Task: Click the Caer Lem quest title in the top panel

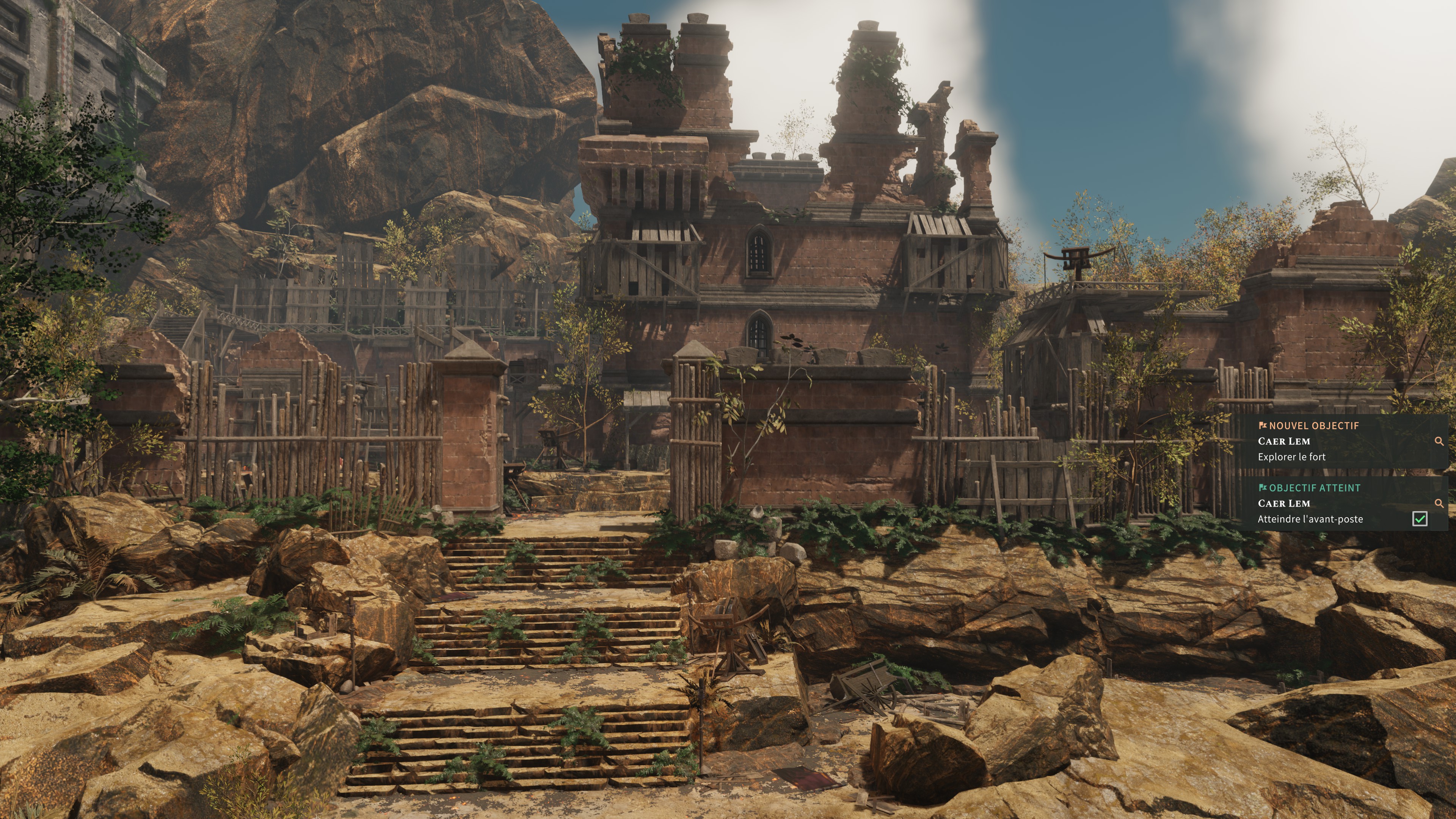Action: 1285,442
